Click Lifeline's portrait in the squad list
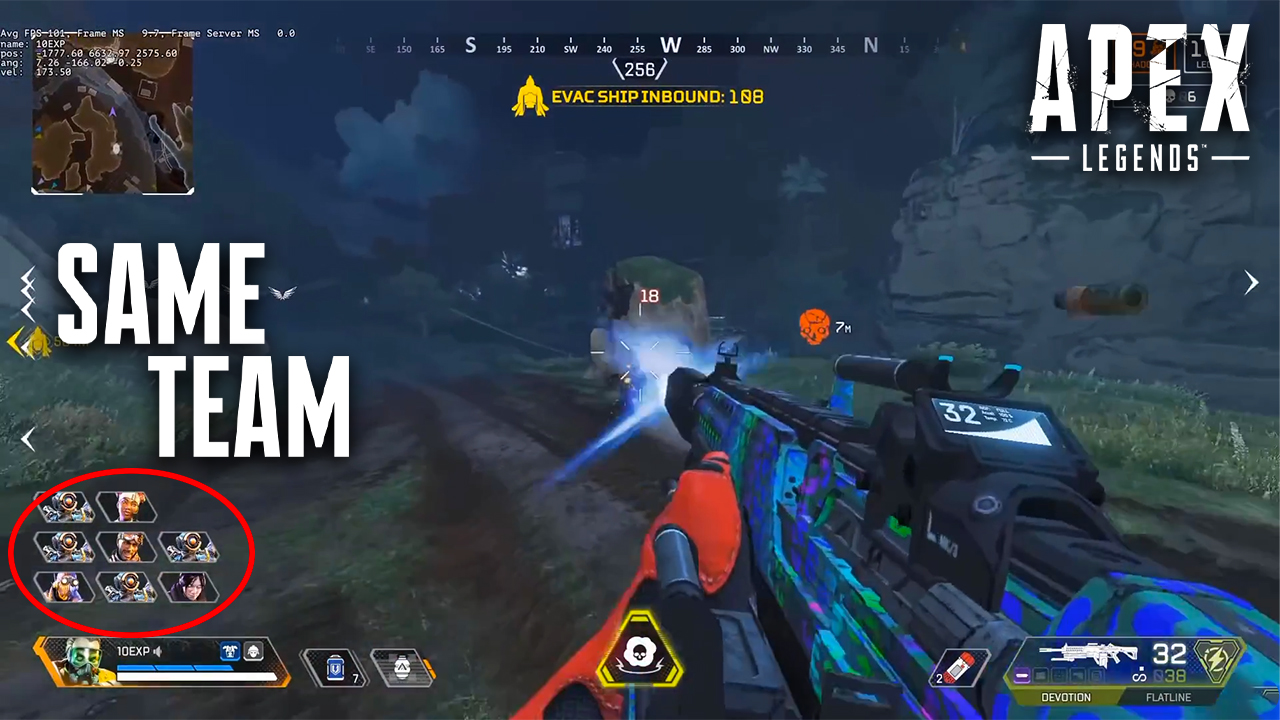1280x720 pixels. (x=128, y=507)
